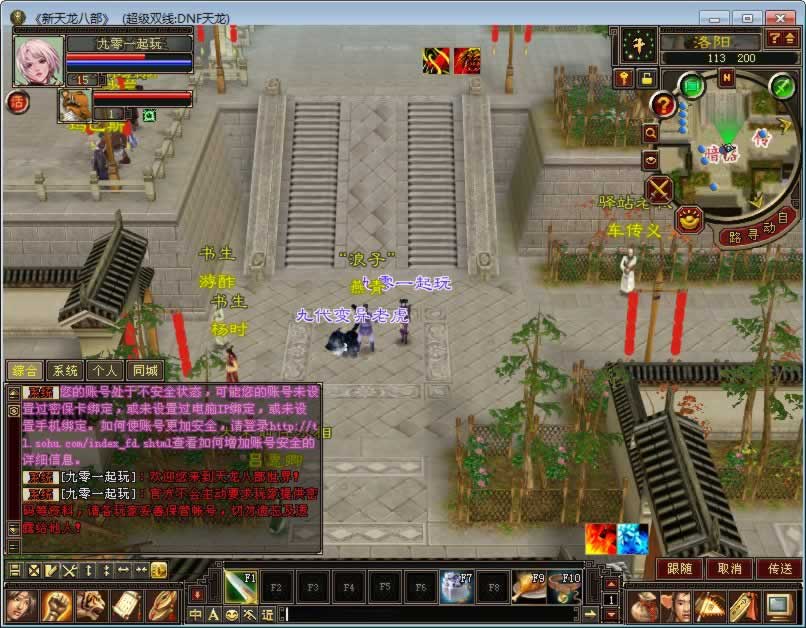Click the magnifier button beside the minimap
This screenshot has height=628, width=806.
(x=651, y=132)
